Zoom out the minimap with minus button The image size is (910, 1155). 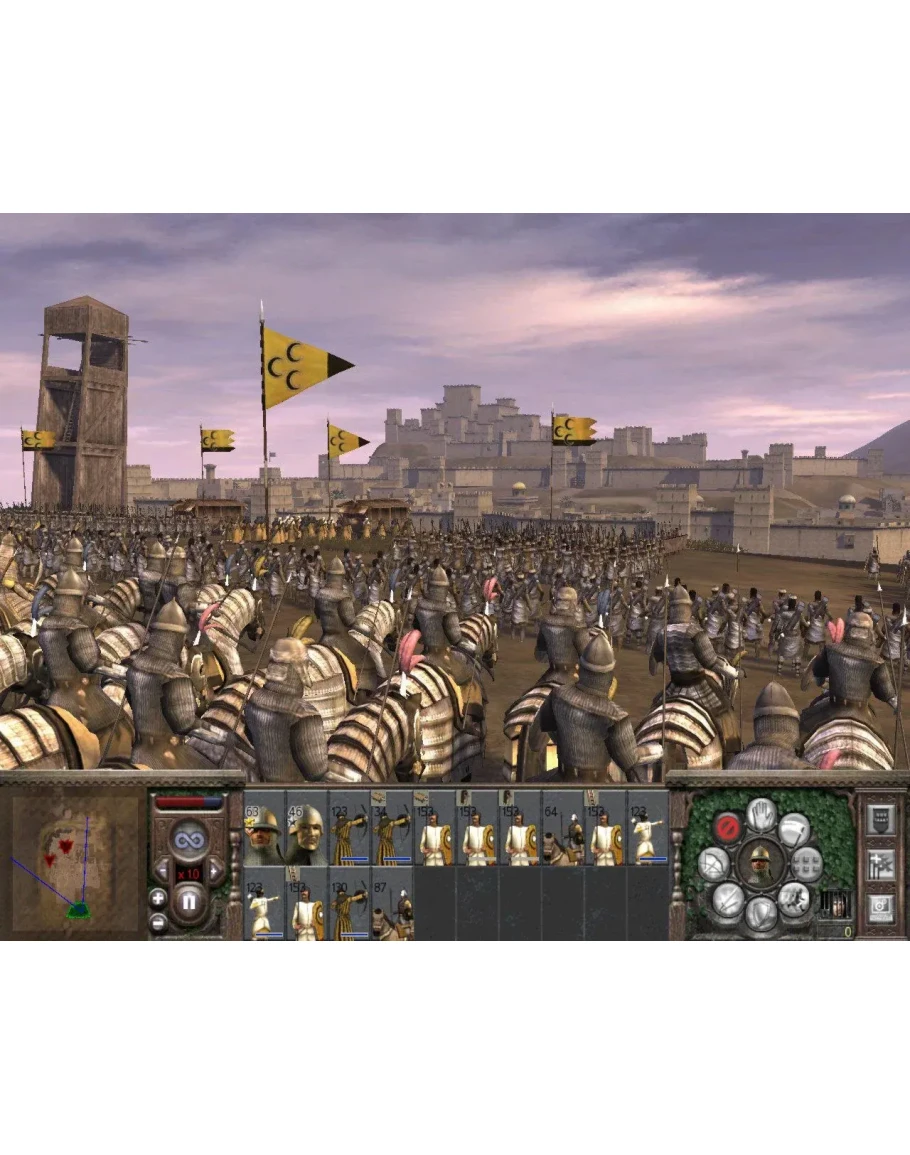click(x=158, y=922)
